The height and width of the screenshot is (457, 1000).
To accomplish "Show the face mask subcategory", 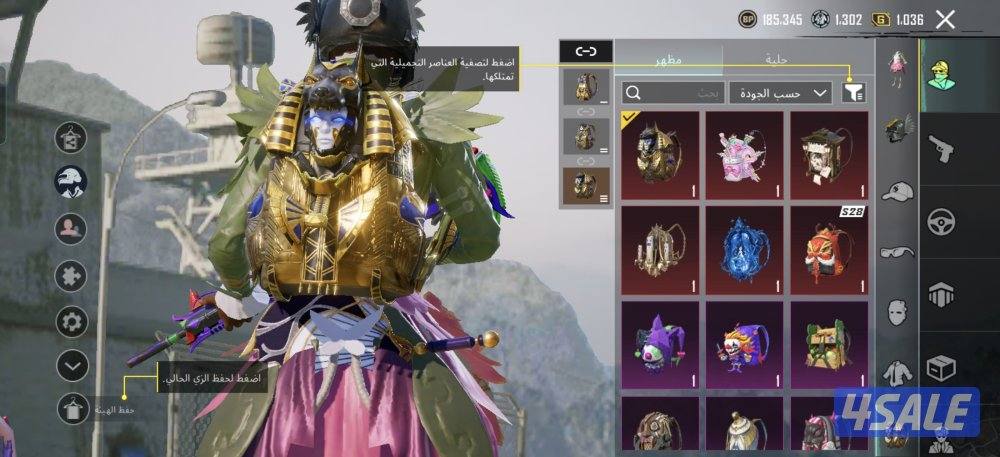I will click(898, 311).
